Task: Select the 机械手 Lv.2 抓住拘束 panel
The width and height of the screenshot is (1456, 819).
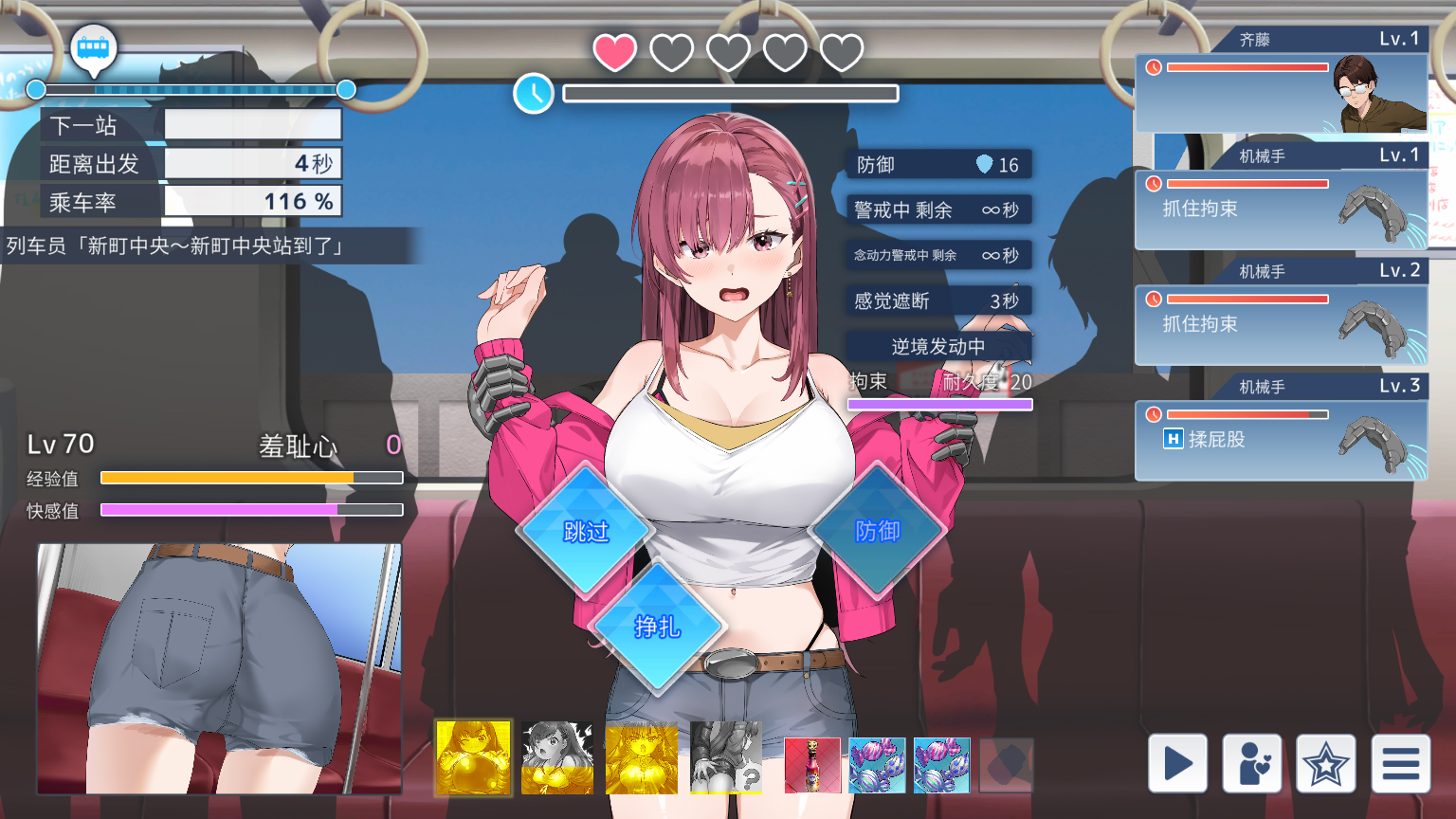Action: (x=1281, y=324)
